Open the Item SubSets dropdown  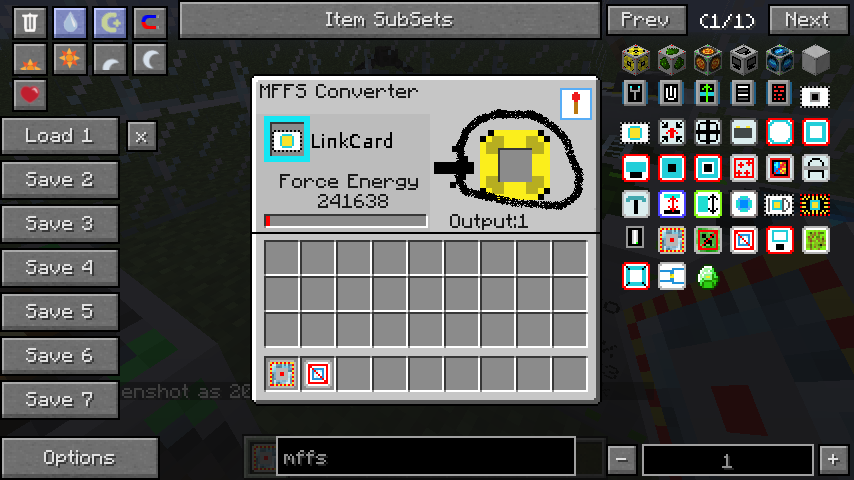coord(389,20)
